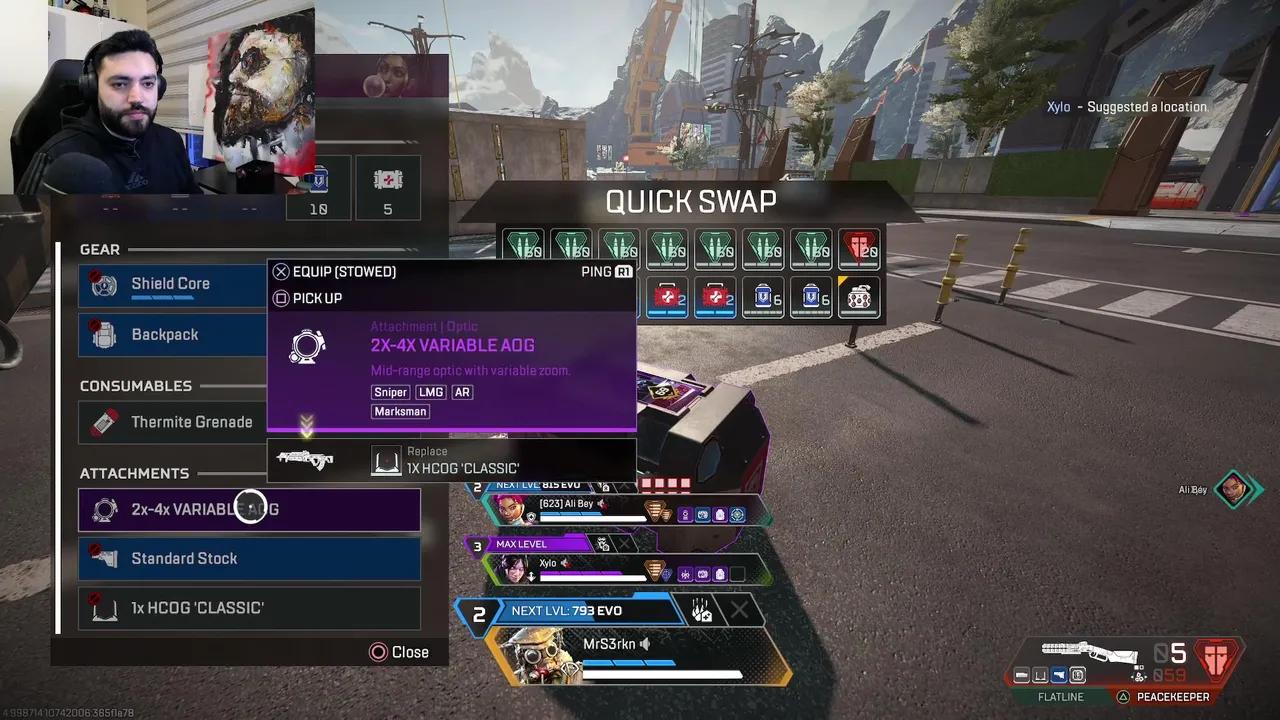Select the red heavy ammo stack in Quick Swap
The height and width of the screenshot is (720, 1280).
[x=859, y=247]
